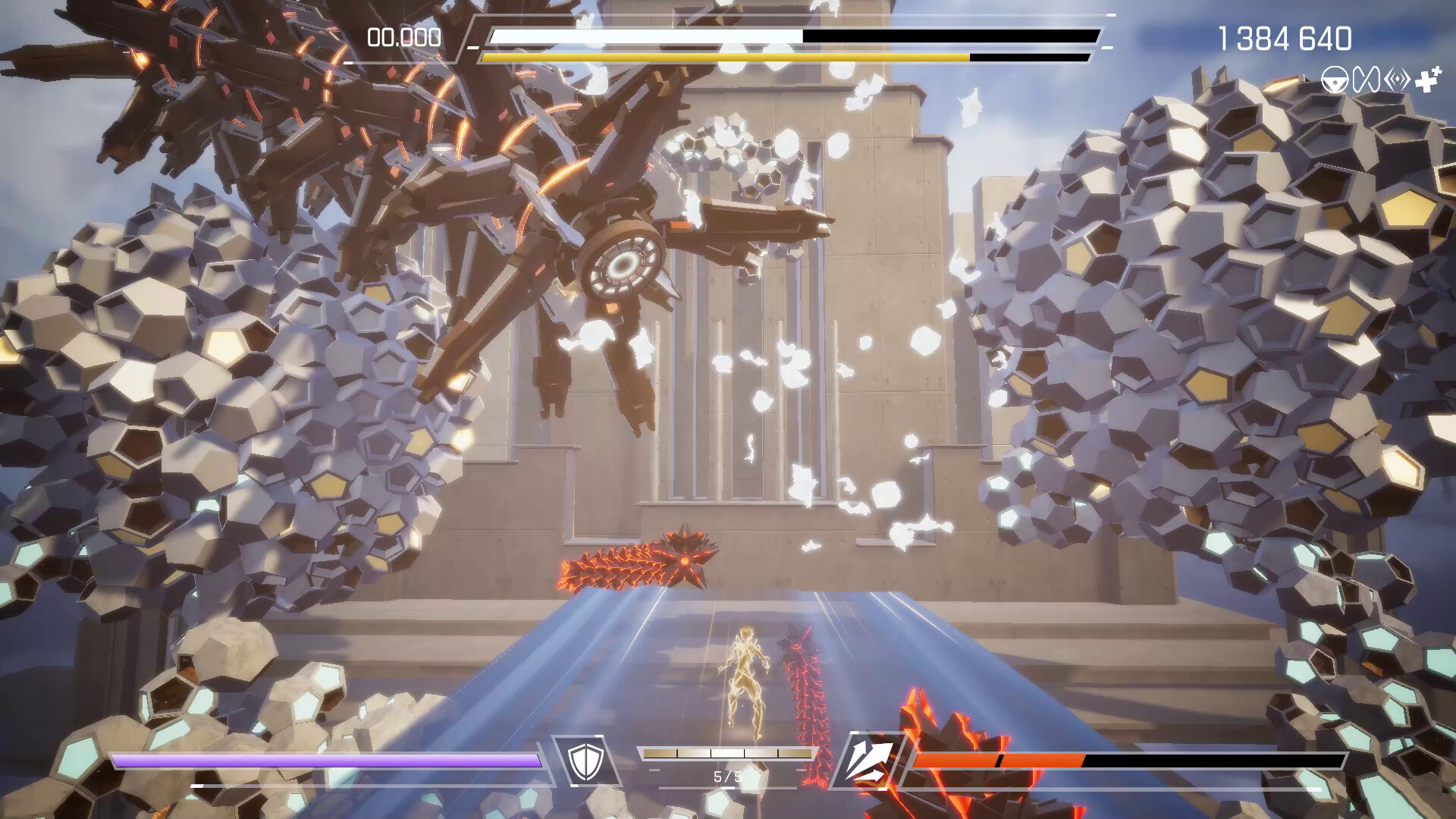Click the infinity loop modifier icon top-right

coord(1365,79)
